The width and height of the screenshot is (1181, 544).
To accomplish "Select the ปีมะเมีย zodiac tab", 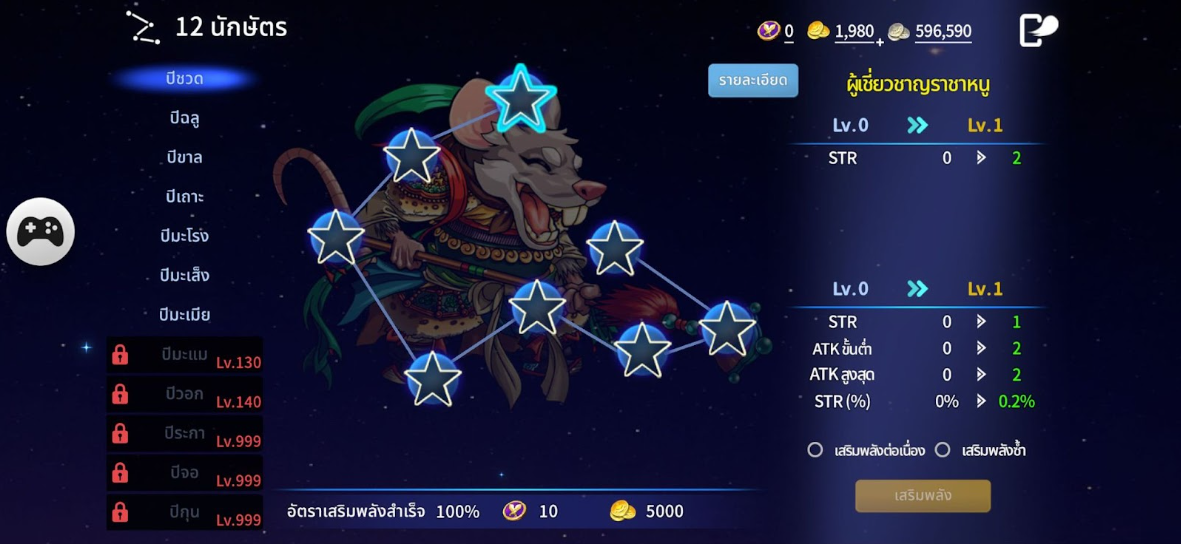I will coord(184,314).
